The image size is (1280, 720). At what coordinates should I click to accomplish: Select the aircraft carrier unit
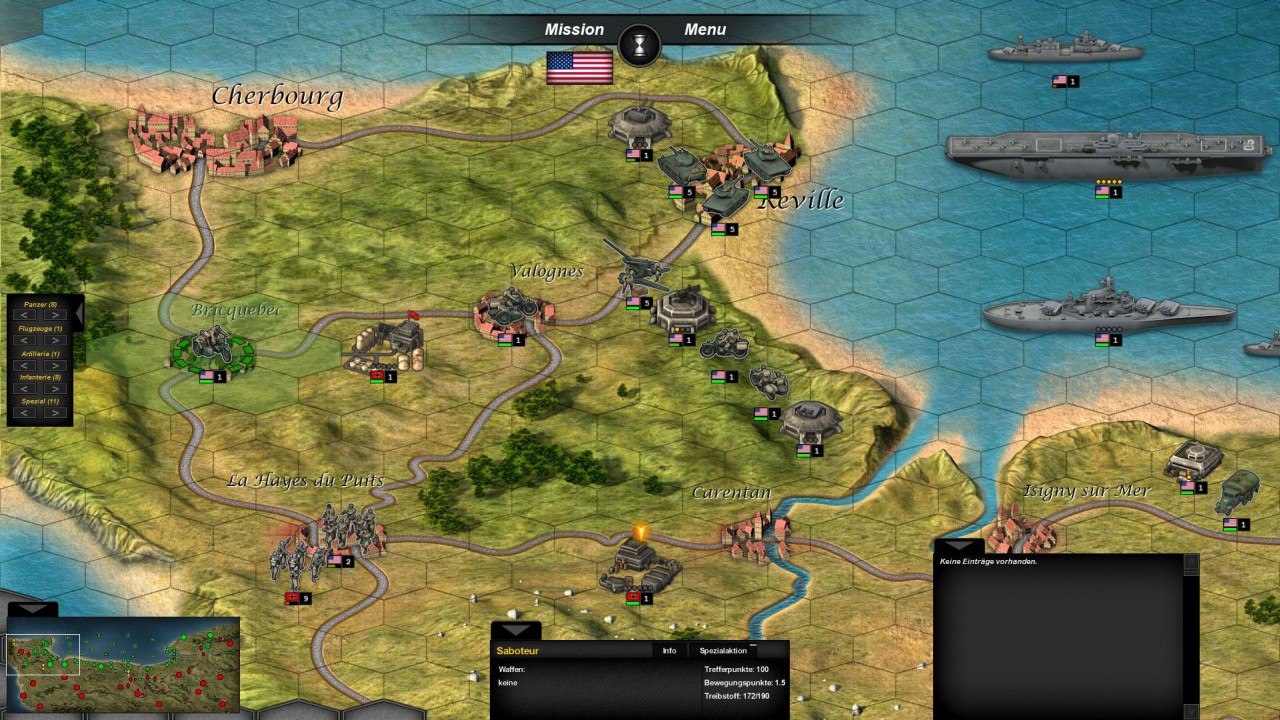[x=1107, y=155]
